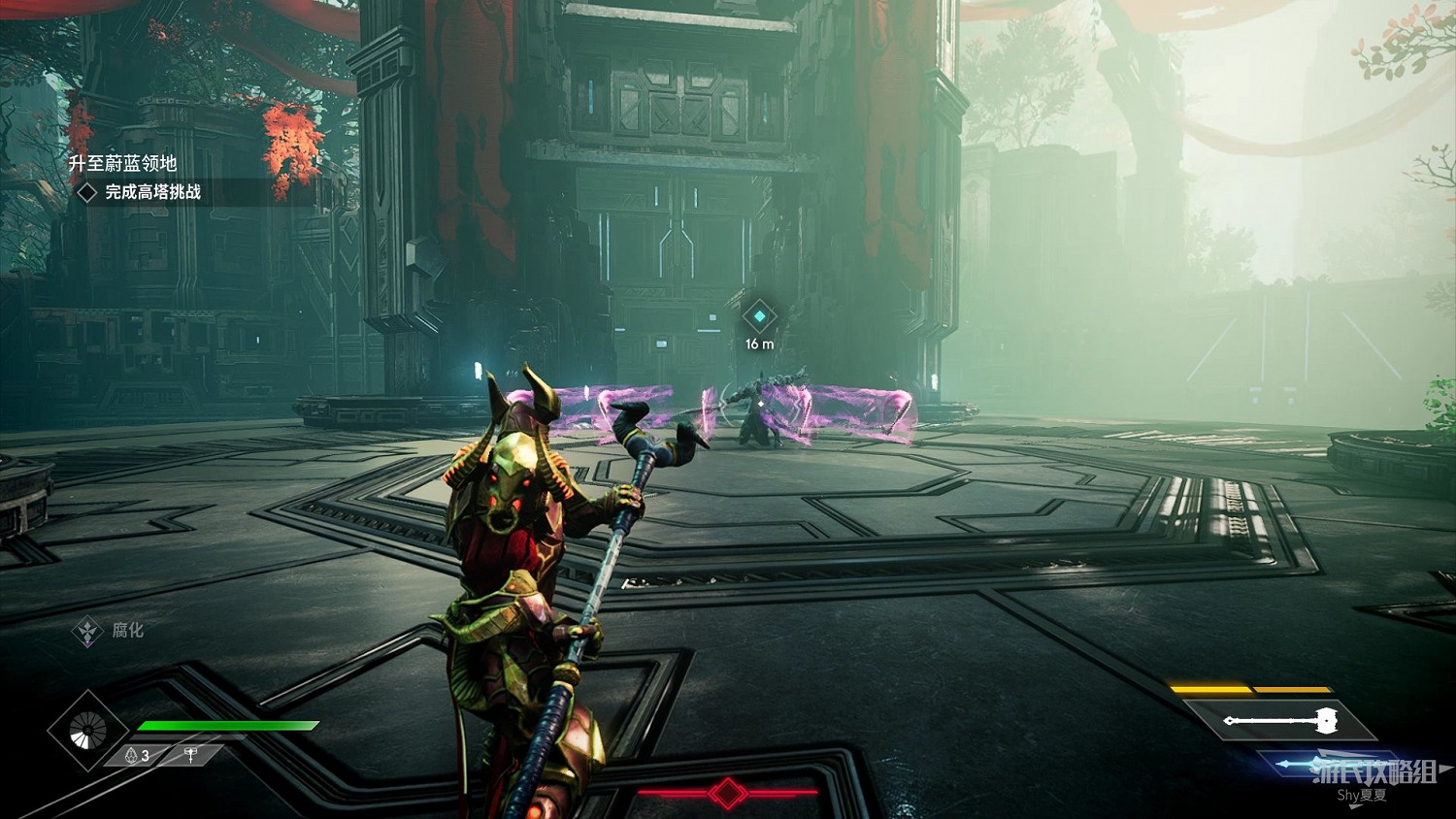Select the small hammer item slot

pos(191,755)
